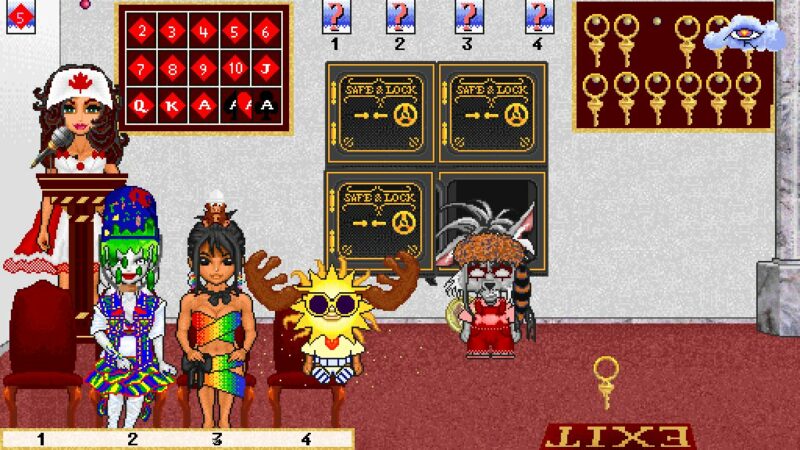Flip mystery card number 2
Screen dimensions: 800x450
click(x=400, y=16)
